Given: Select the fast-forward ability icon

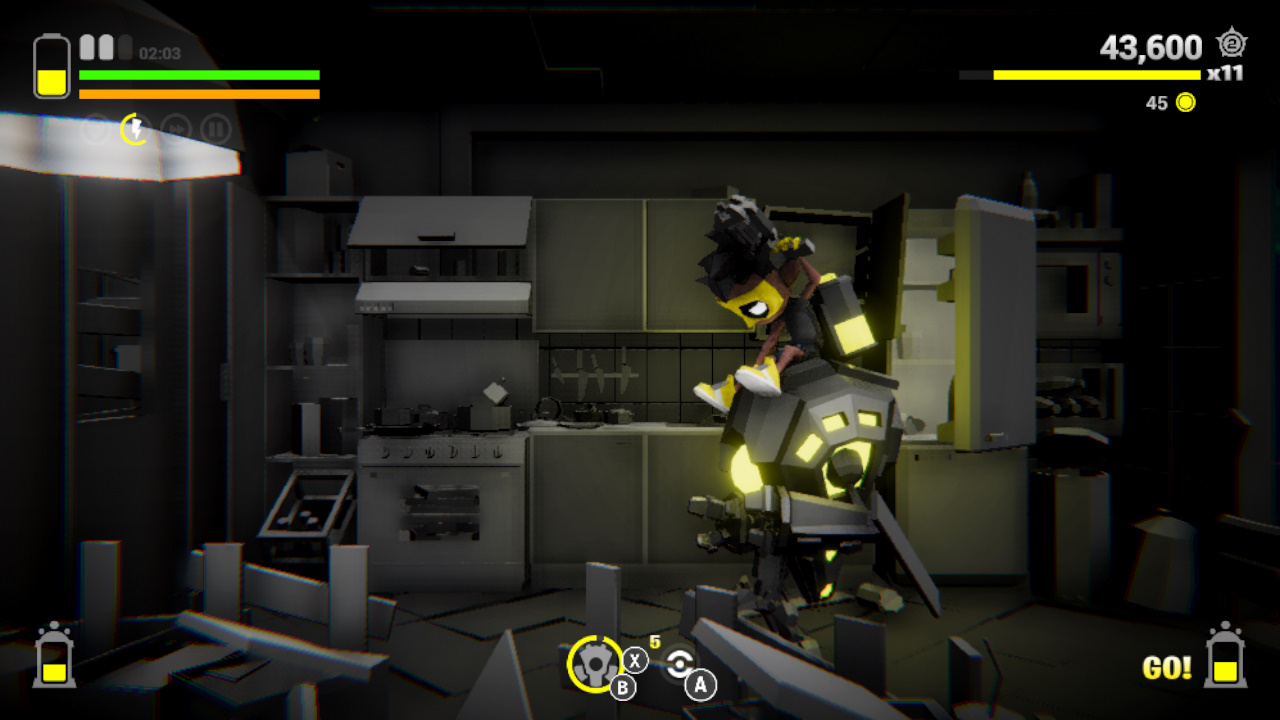Looking at the screenshot, I should tap(175, 128).
